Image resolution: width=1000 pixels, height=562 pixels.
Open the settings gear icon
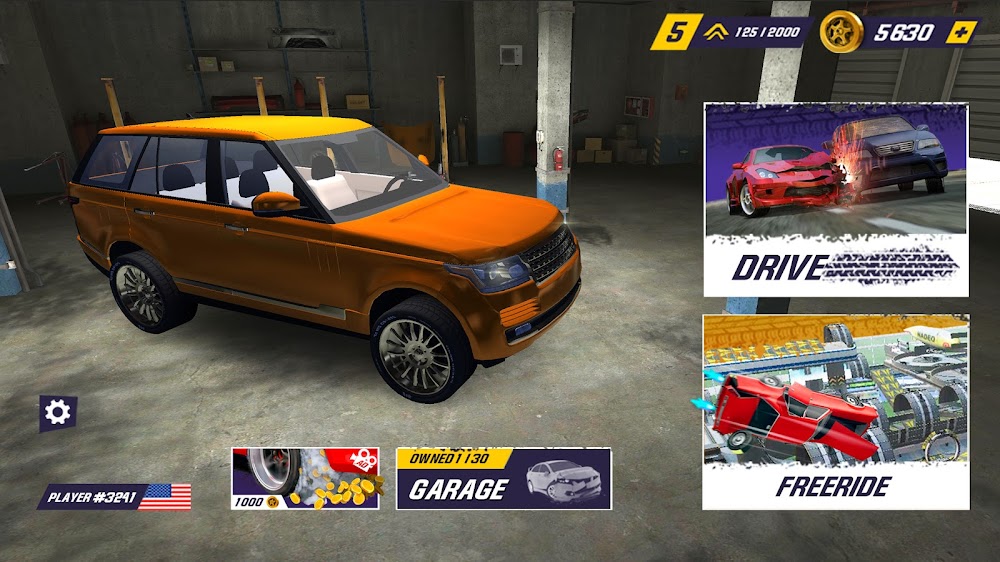pyautogui.click(x=58, y=412)
